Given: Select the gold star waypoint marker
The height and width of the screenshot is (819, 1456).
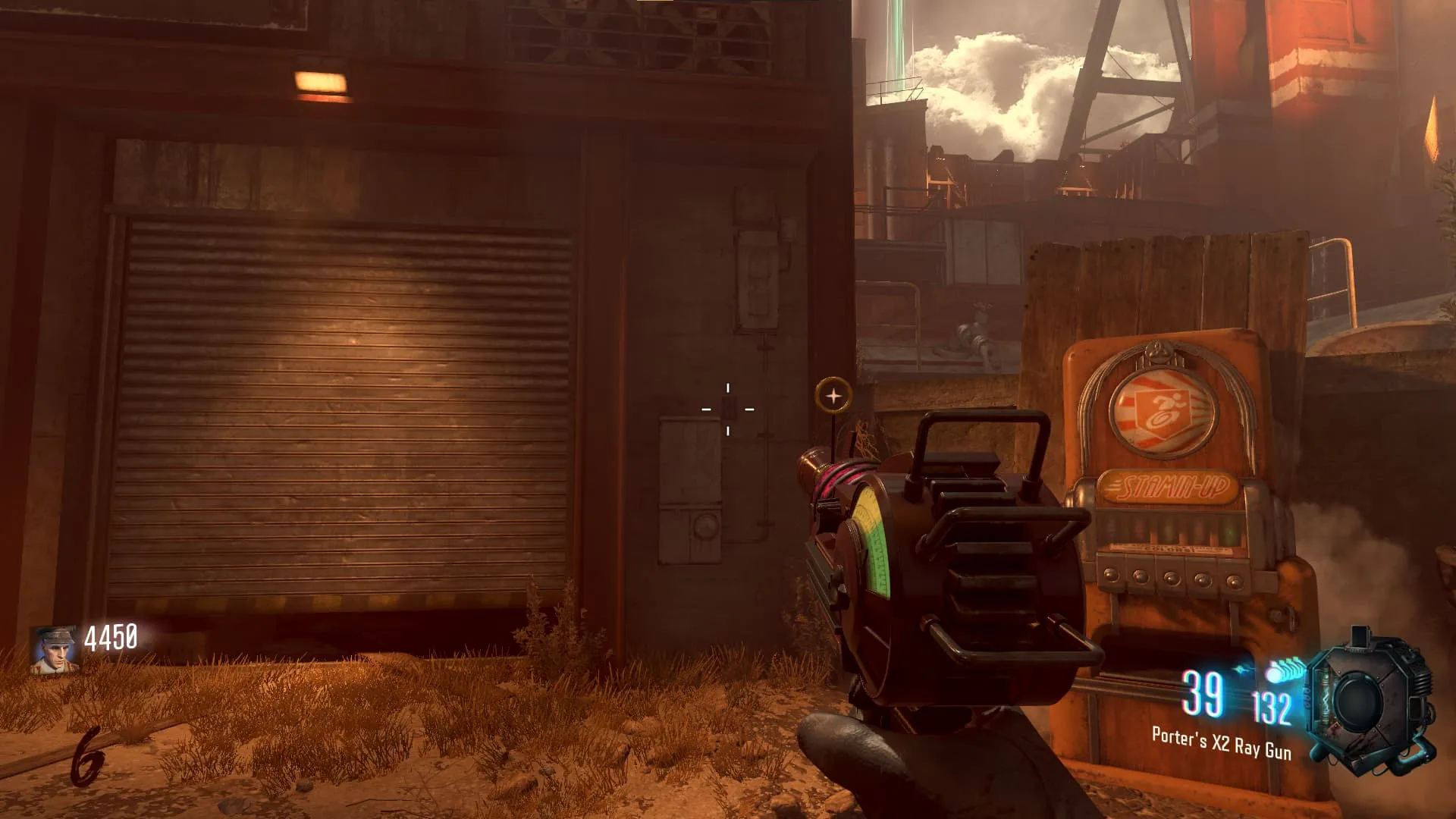Looking at the screenshot, I should coord(833,395).
